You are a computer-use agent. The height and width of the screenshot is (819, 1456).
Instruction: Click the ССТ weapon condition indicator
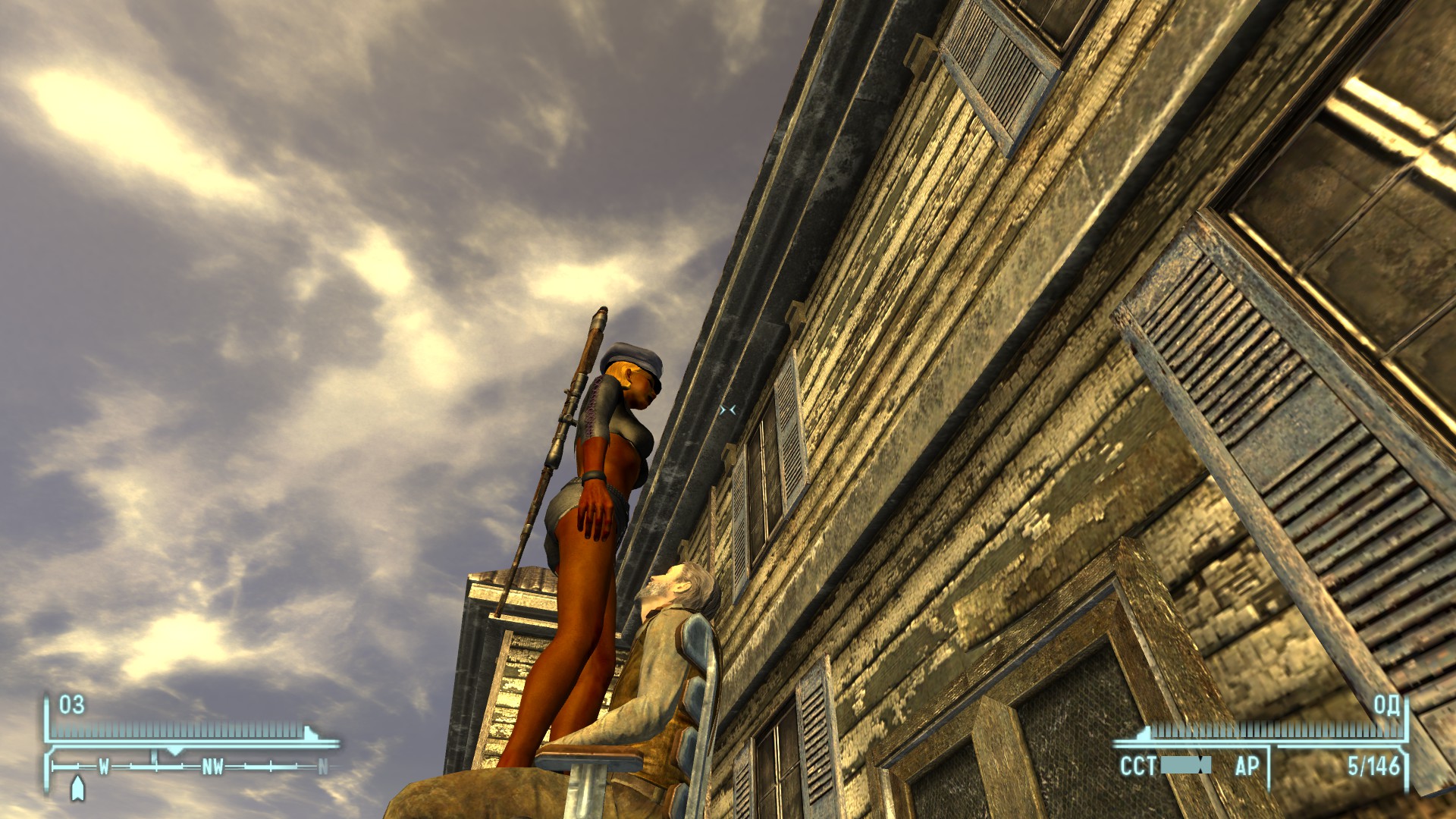1137,766
